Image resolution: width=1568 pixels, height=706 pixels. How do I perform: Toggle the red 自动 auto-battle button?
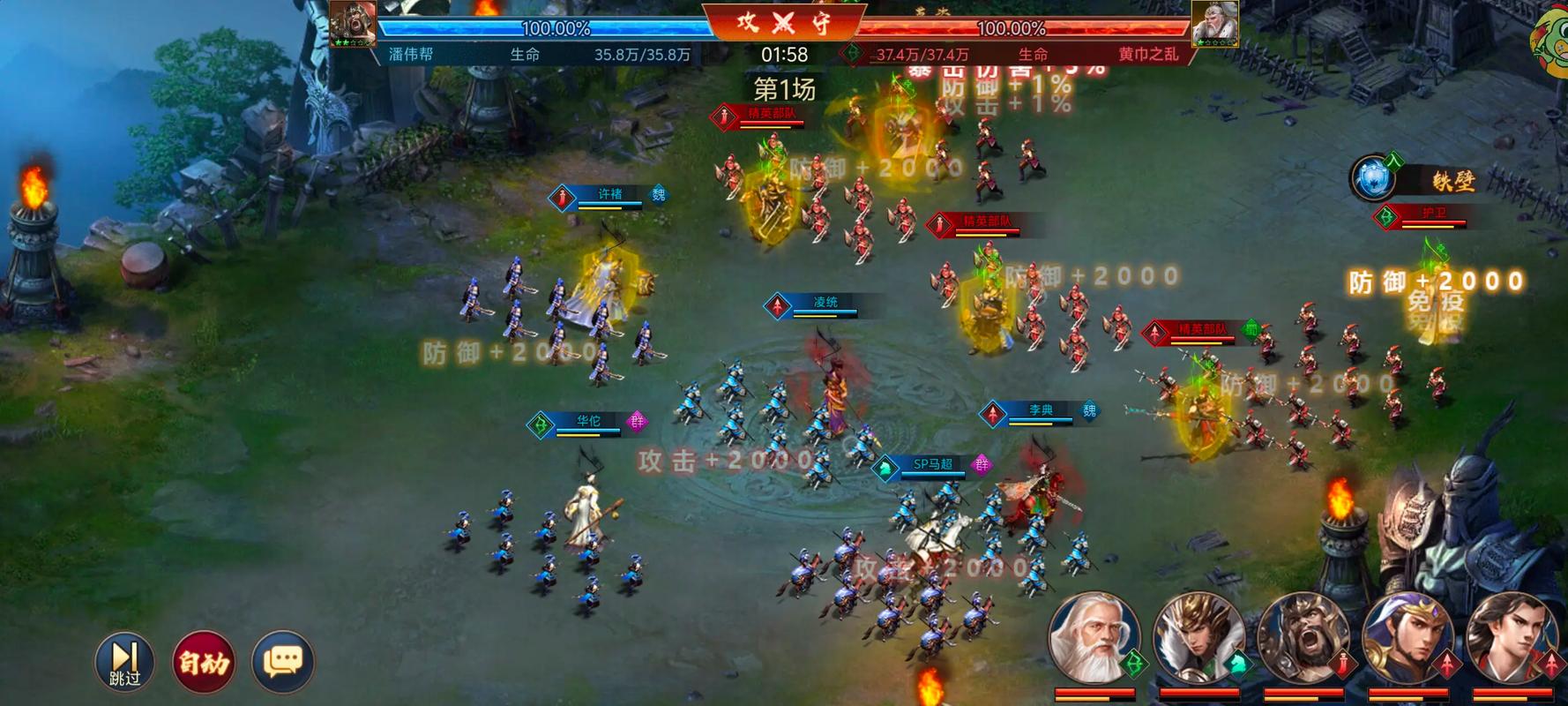(x=204, y=661)
